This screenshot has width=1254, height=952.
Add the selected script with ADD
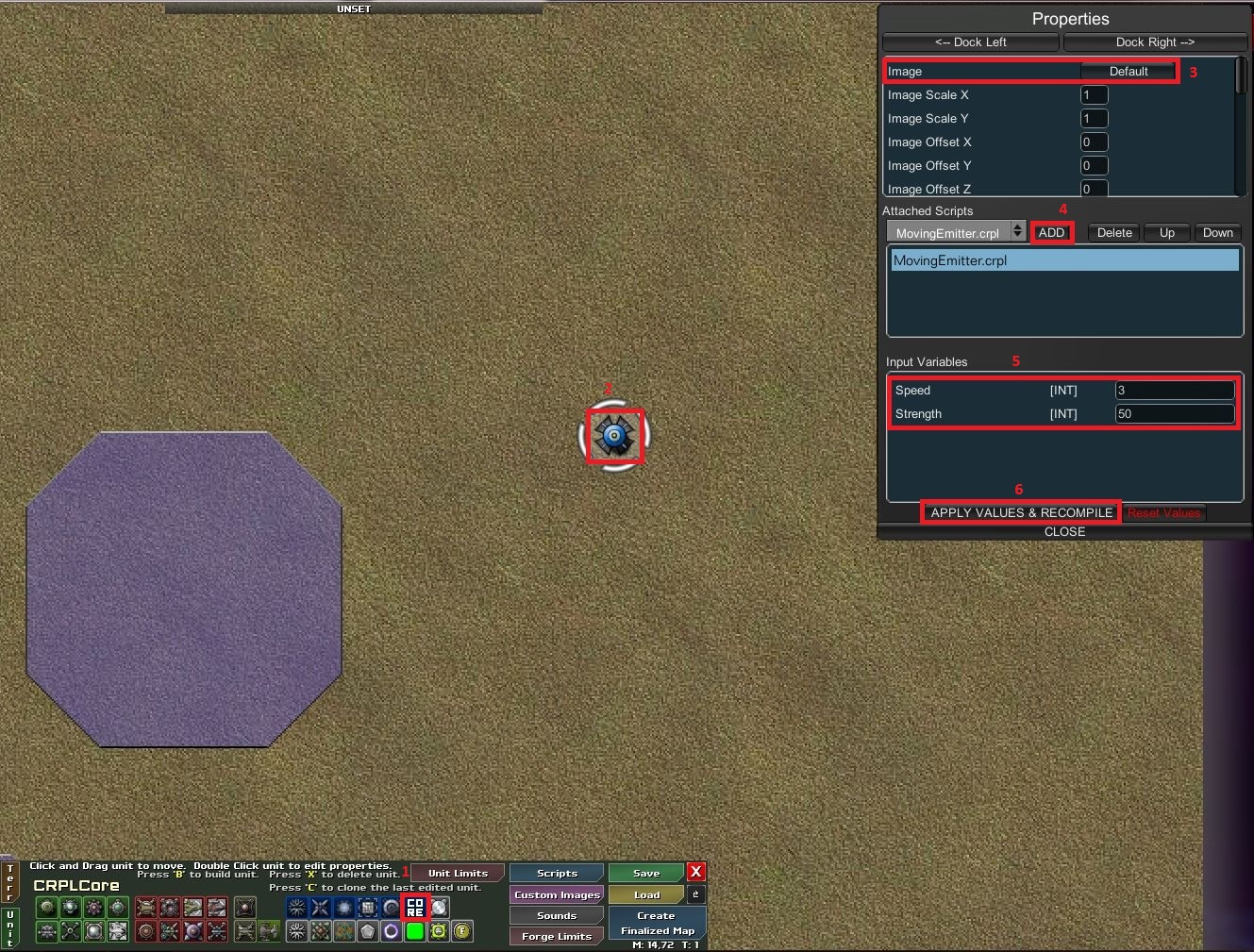[1051, 233]
